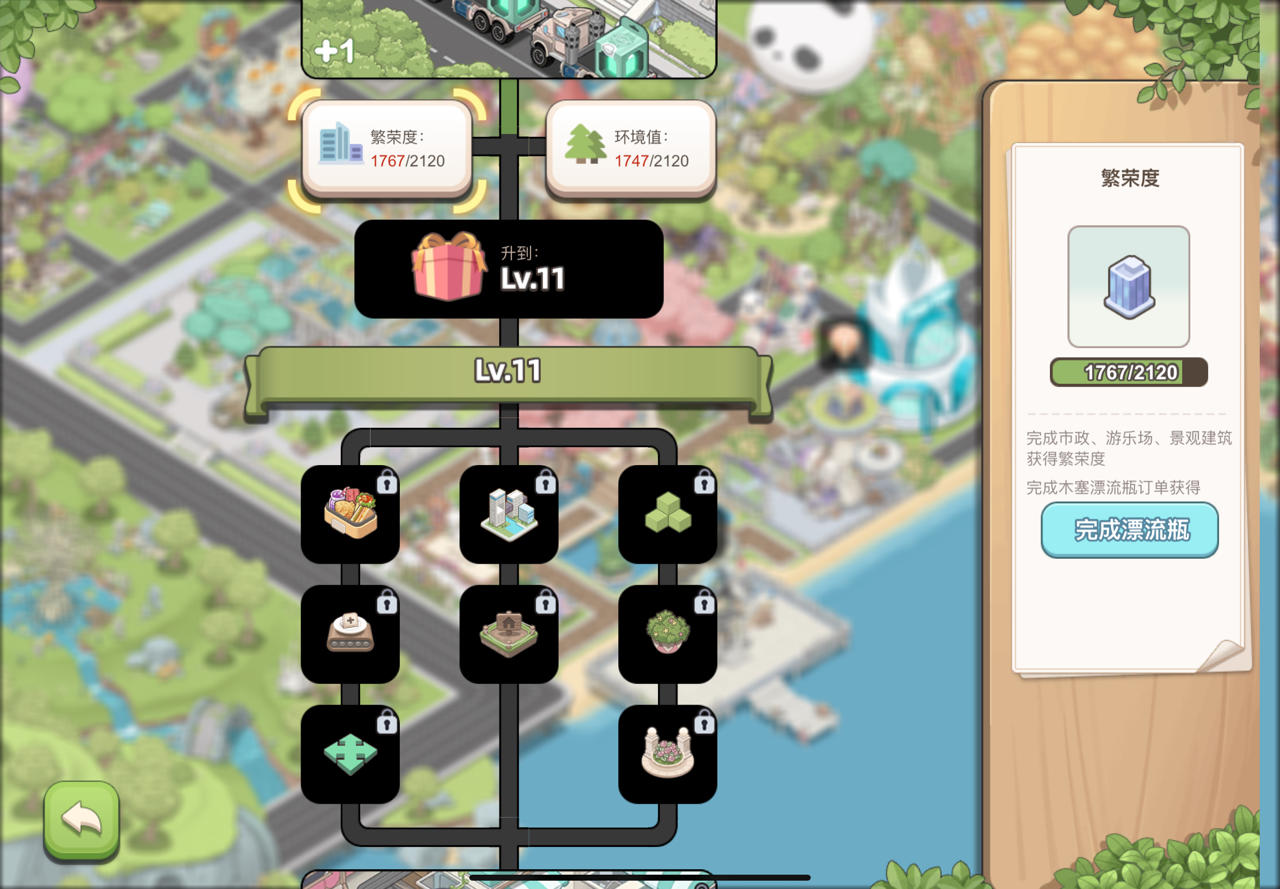Click the panda face icon near the top
Image resolution: width=1280 pixels, height=889 pixels.
pyautogui.click(x=812, y=42)
